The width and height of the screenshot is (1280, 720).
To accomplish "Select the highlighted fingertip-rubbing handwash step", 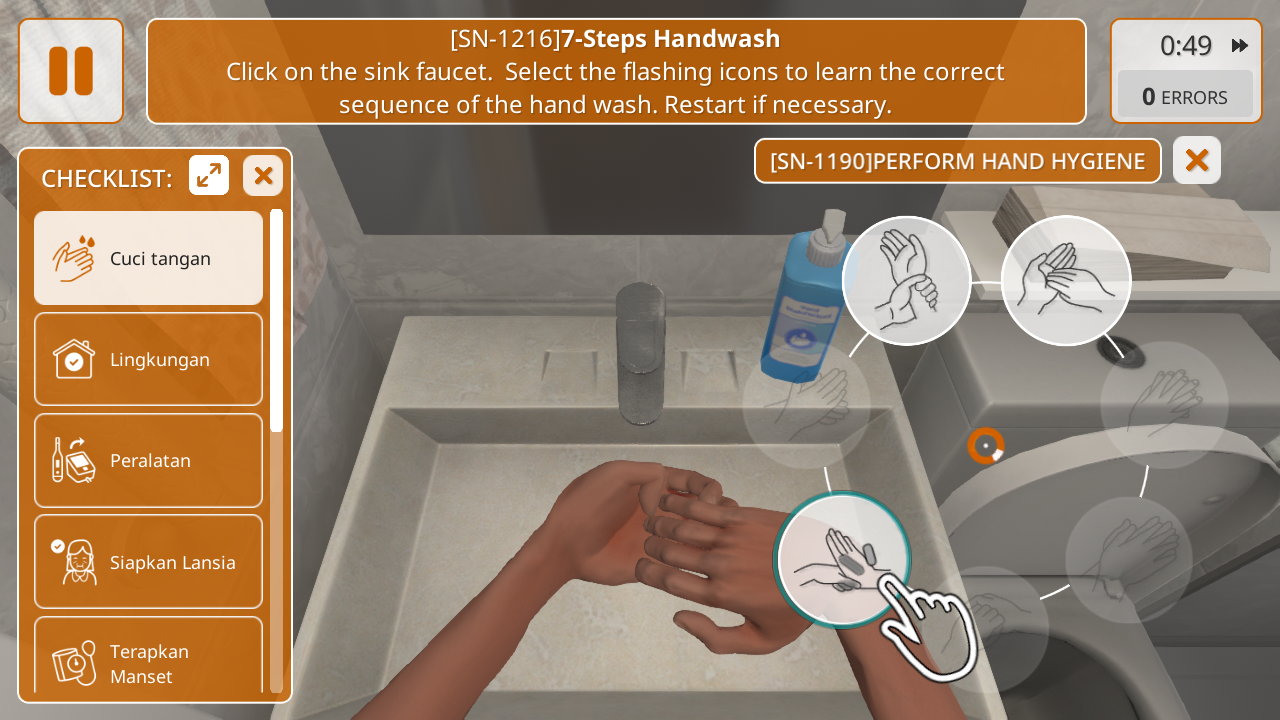I will (843, 559).
